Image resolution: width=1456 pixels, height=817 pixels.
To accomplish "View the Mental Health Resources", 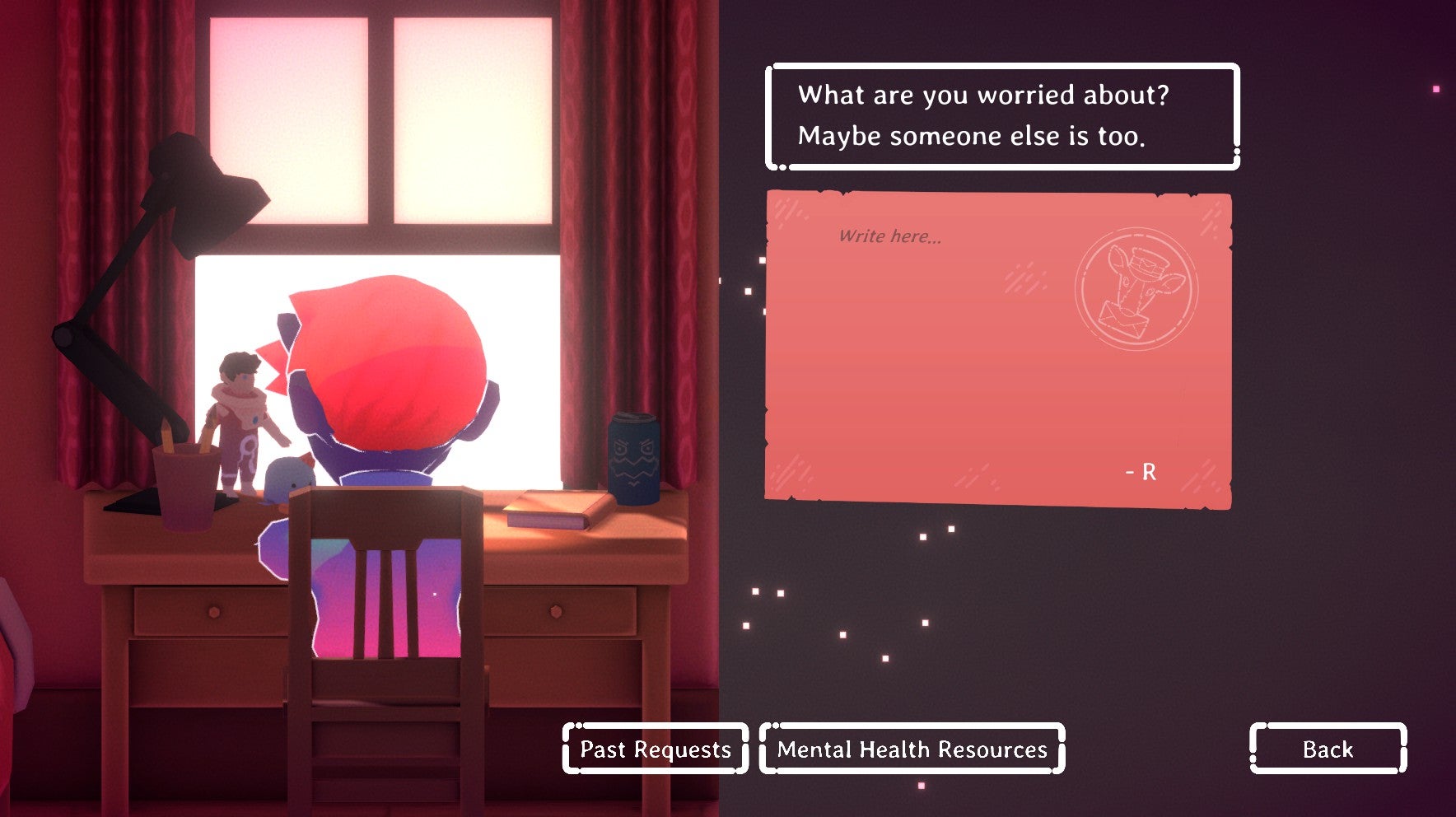I will pyautogui.click(x=912, y=749).
